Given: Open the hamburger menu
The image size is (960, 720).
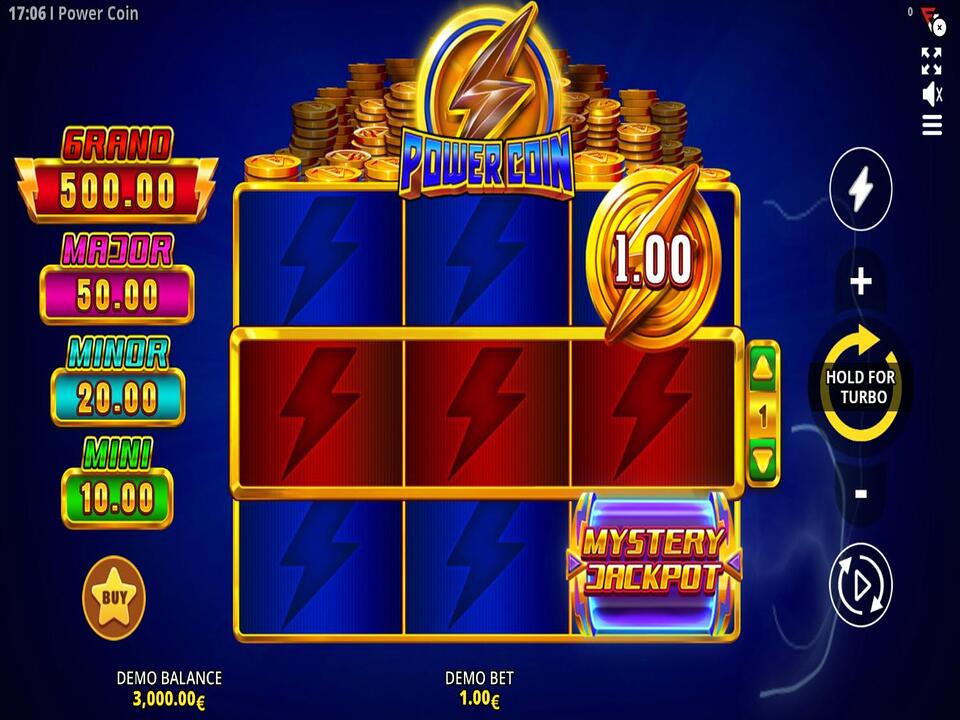Looking at the screenshot, I should (x=931, y=125).
